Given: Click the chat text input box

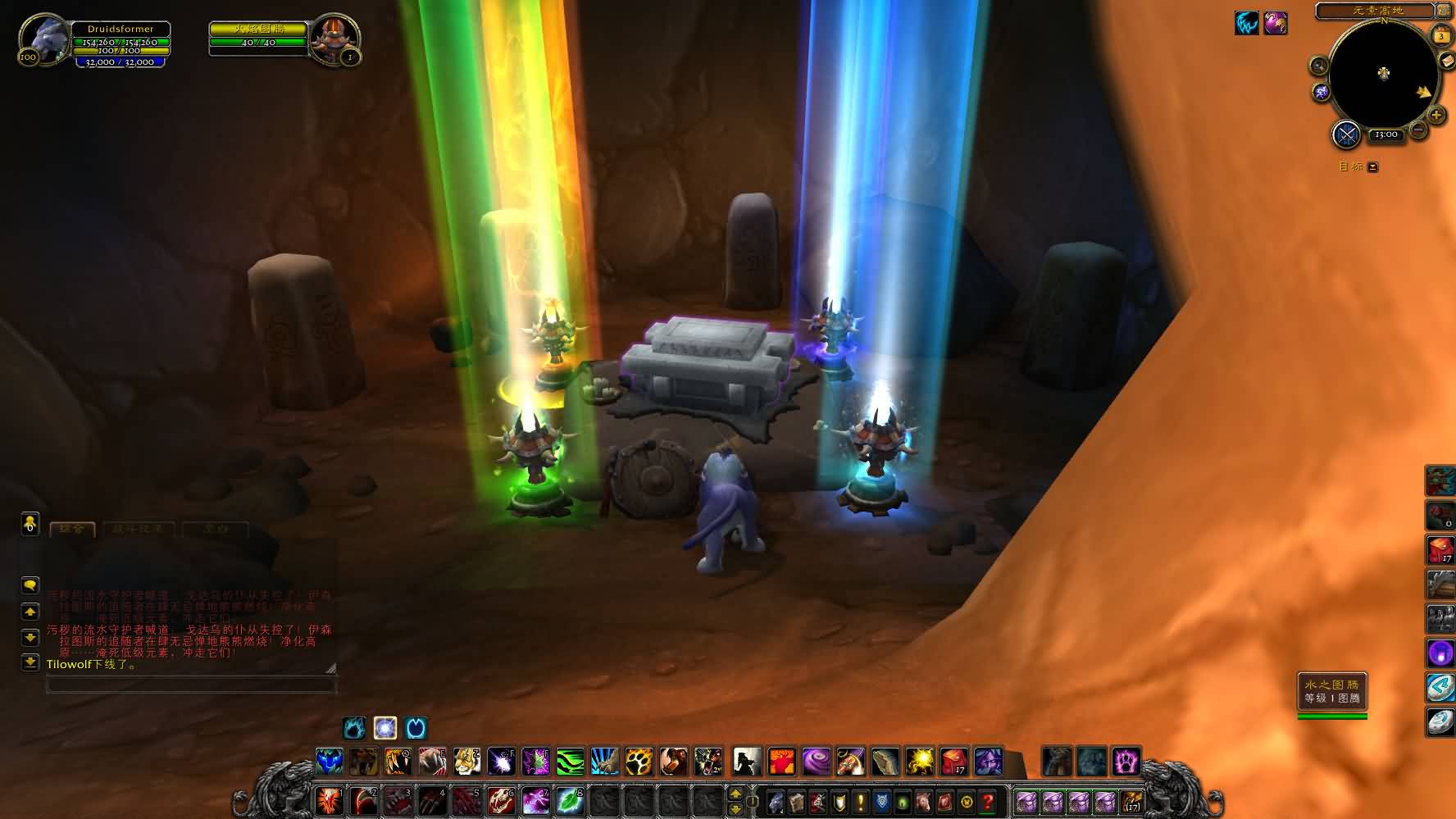Looking at the screenshot, I should coord(190,685).
